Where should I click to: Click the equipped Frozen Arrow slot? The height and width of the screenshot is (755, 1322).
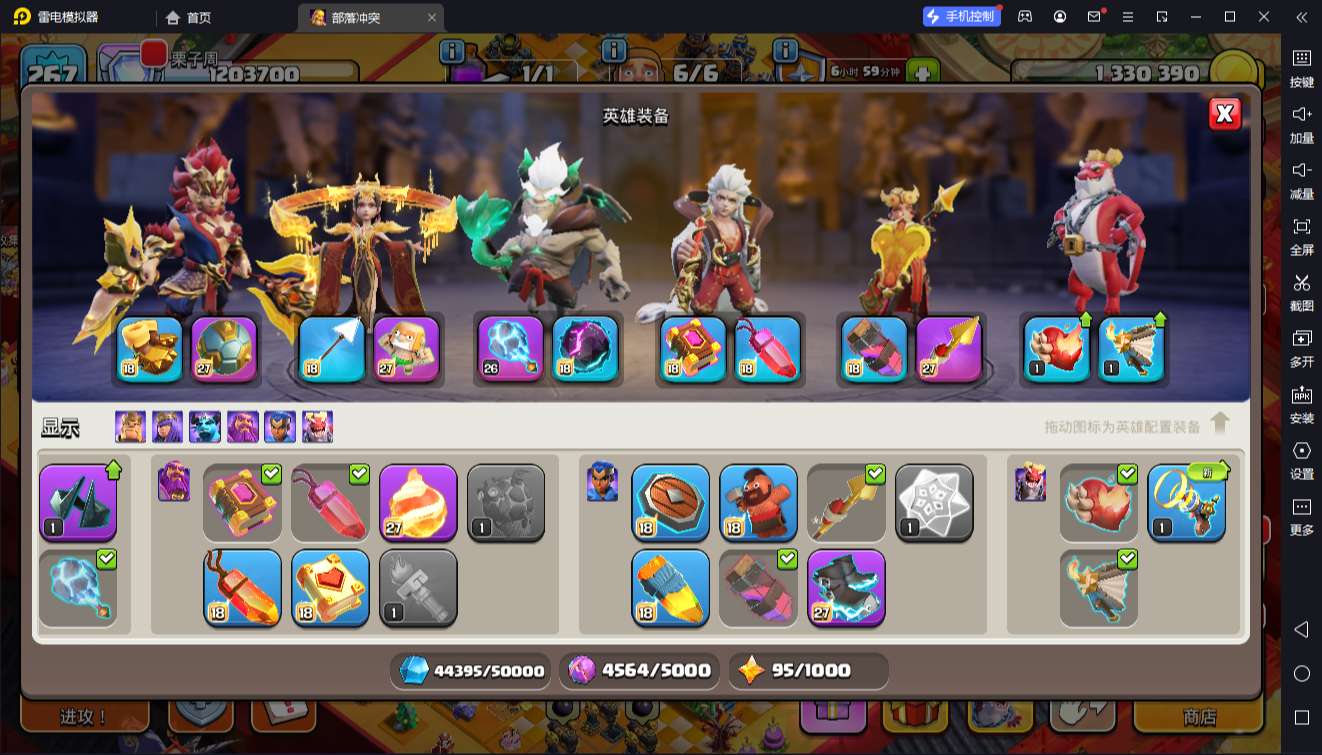330,349
